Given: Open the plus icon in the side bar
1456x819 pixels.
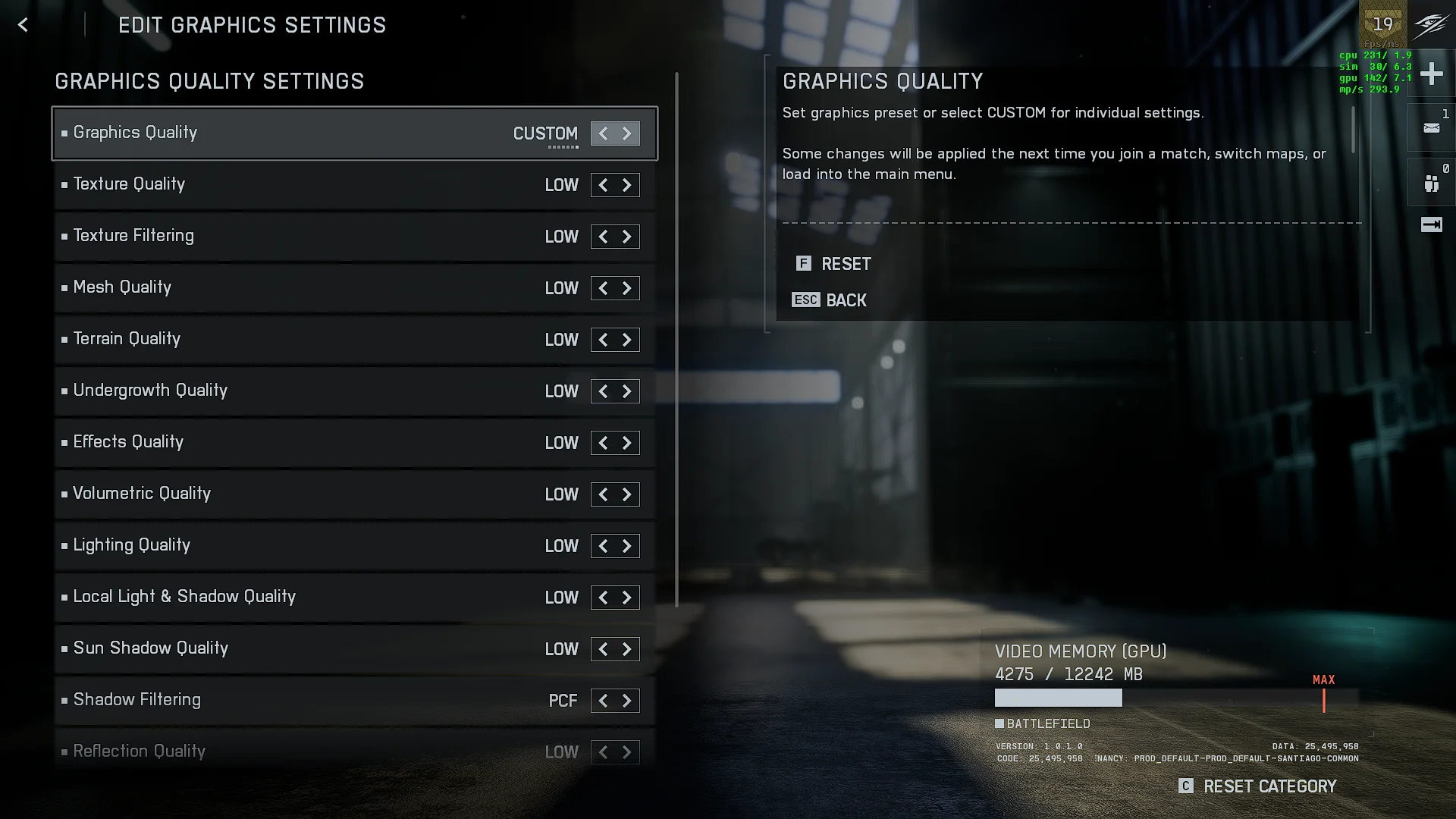Looking at the screenshot, I should 1431,74.
